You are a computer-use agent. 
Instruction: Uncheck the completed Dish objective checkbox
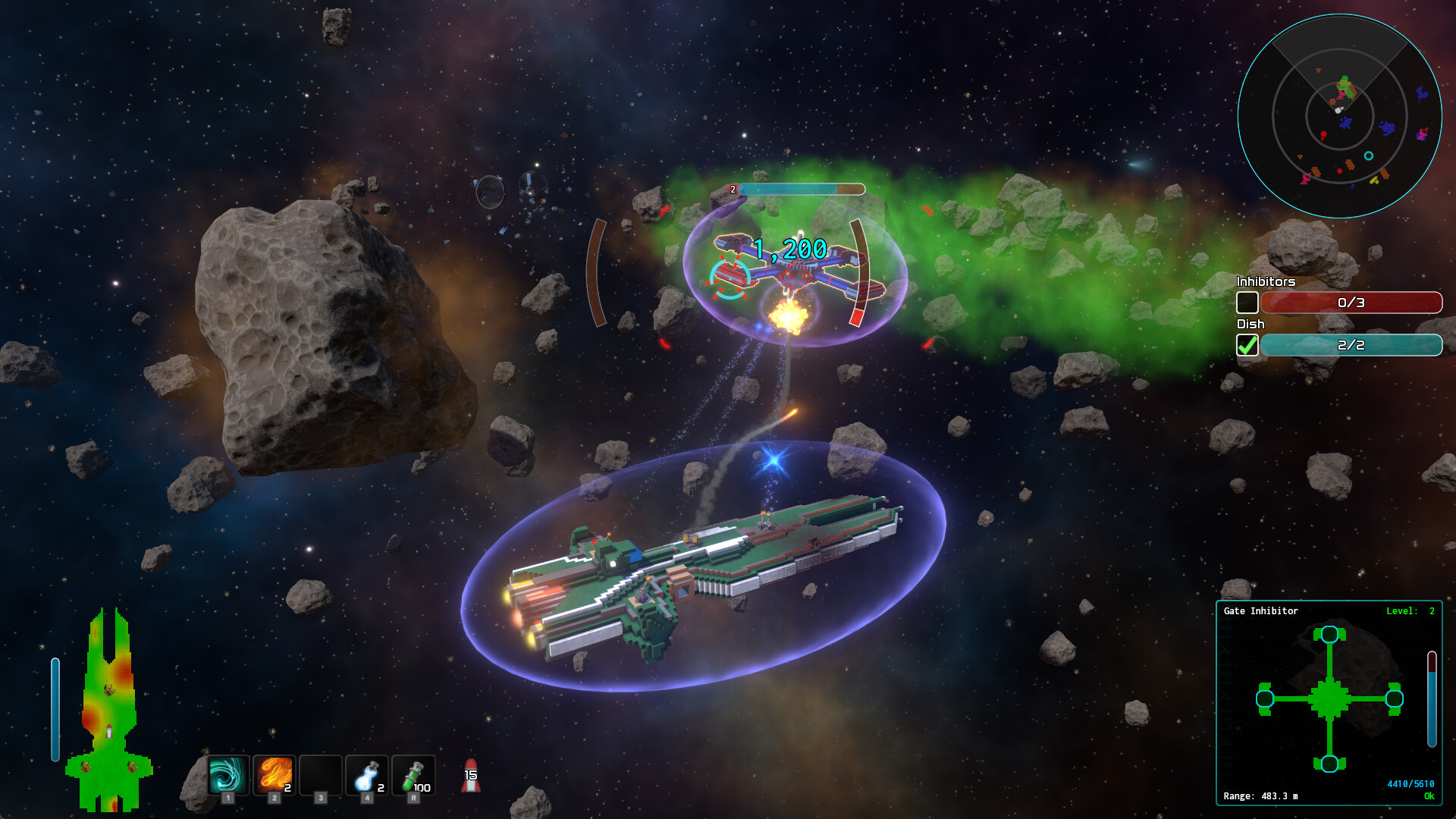1247,345
